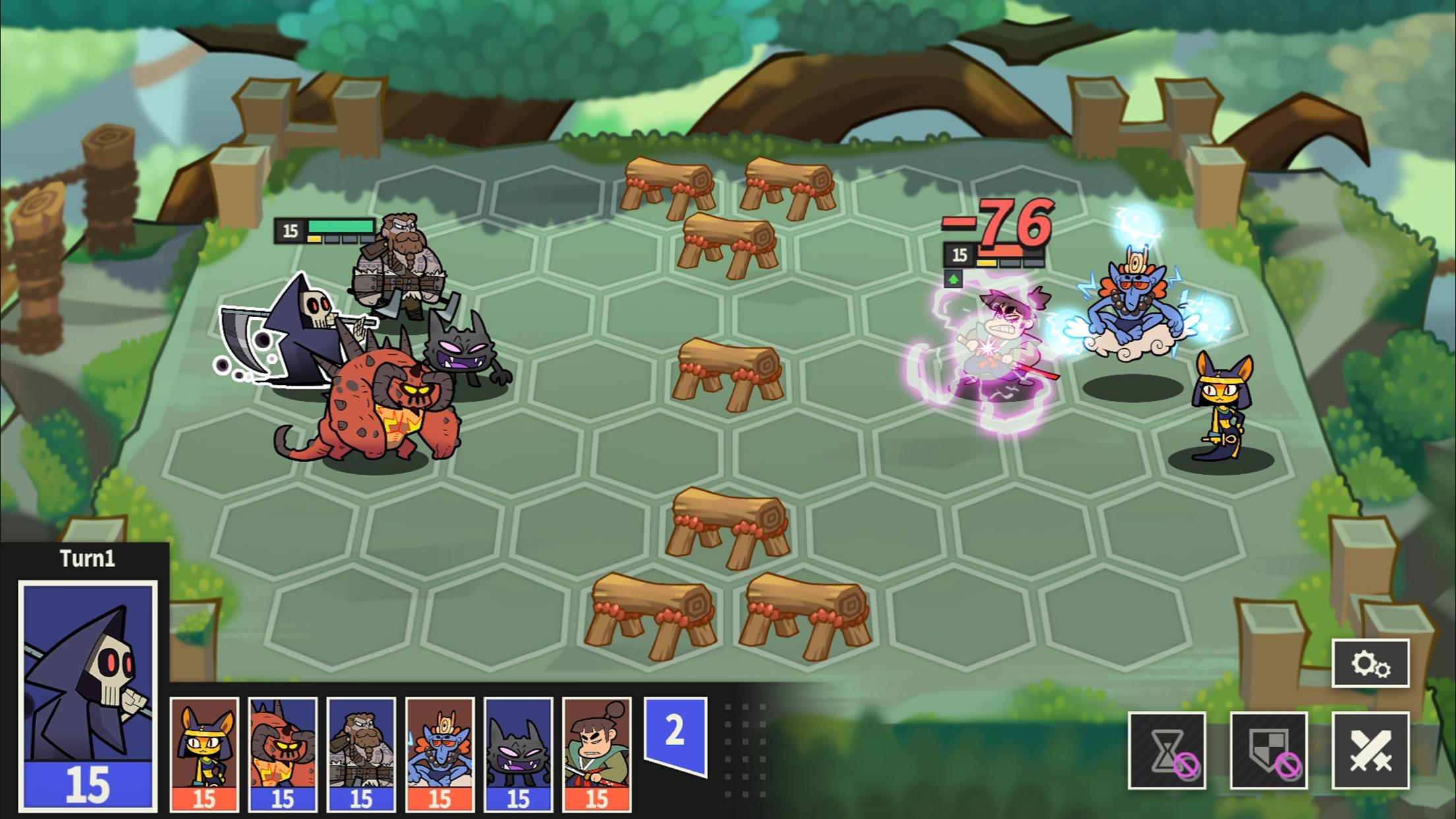
Task: Select the shield defend button
Action: click(x=1269, y=750)
